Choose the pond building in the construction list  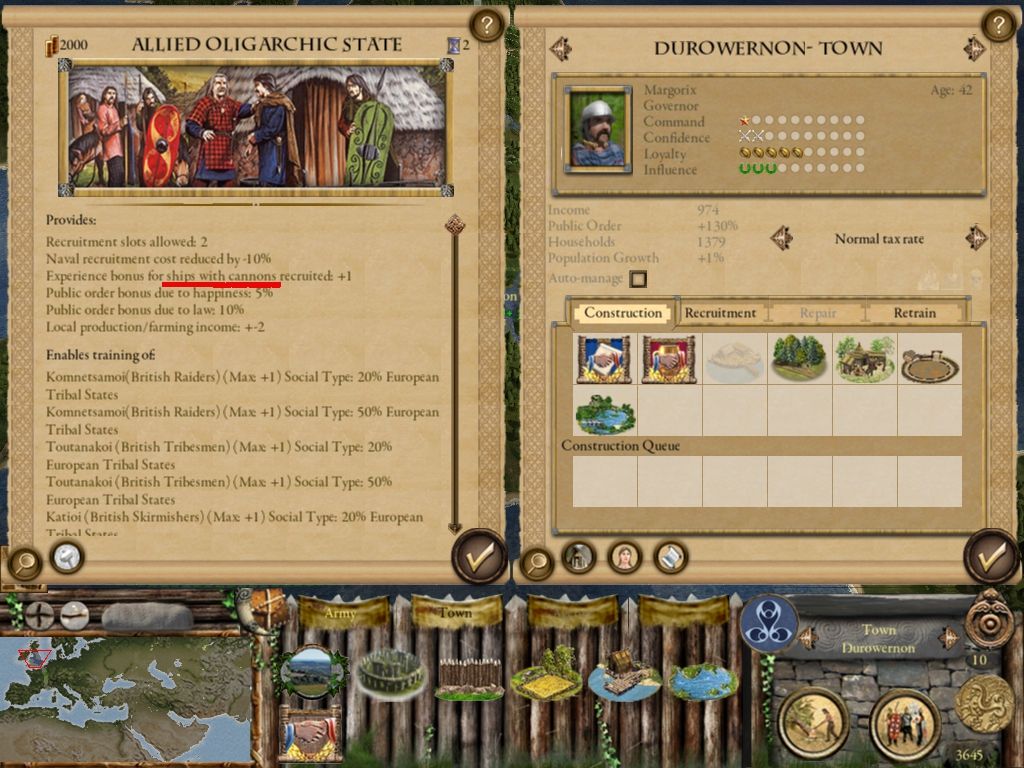point(605,412)
